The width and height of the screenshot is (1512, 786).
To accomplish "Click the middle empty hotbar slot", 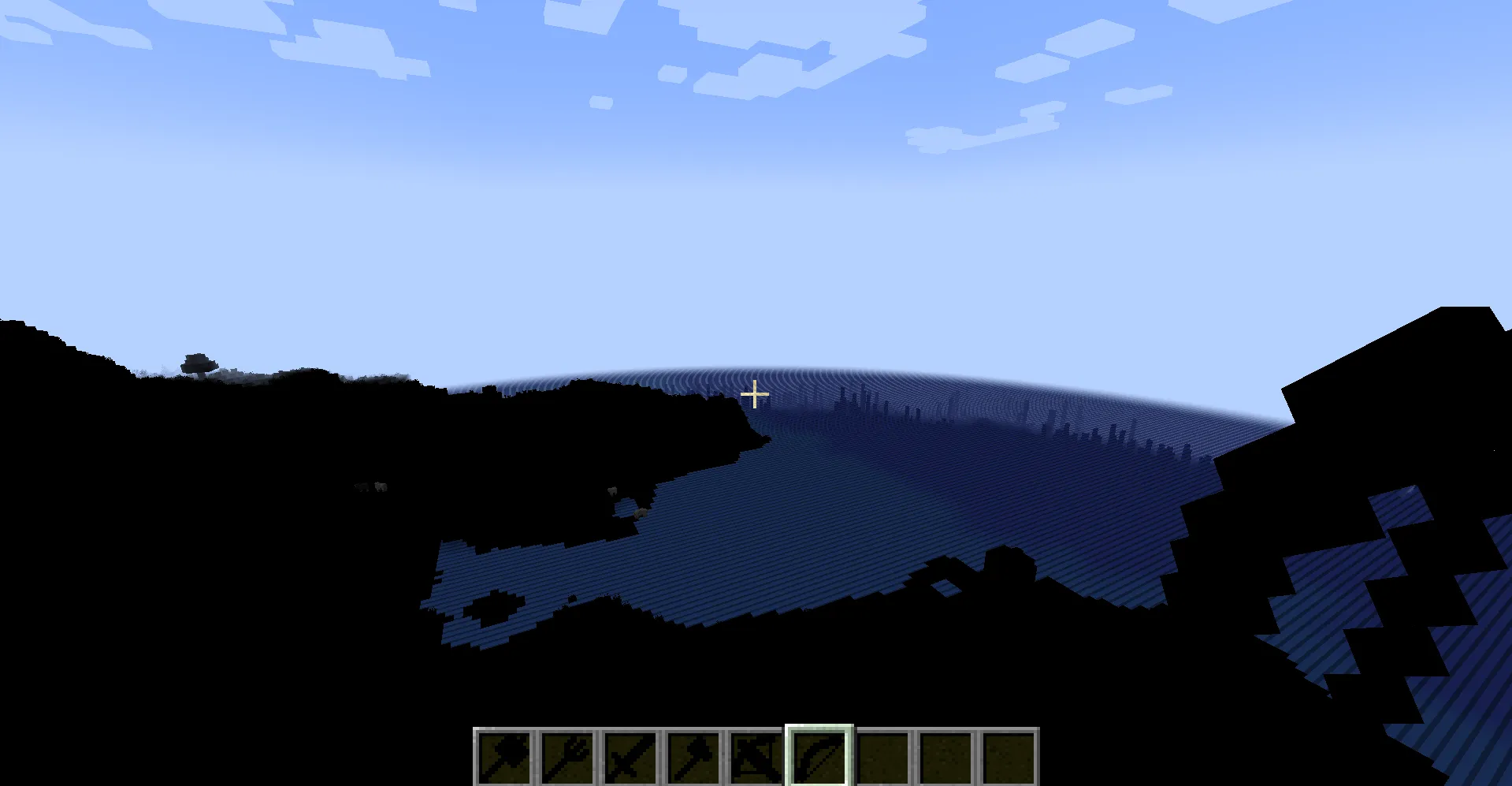I will point(947,758).
